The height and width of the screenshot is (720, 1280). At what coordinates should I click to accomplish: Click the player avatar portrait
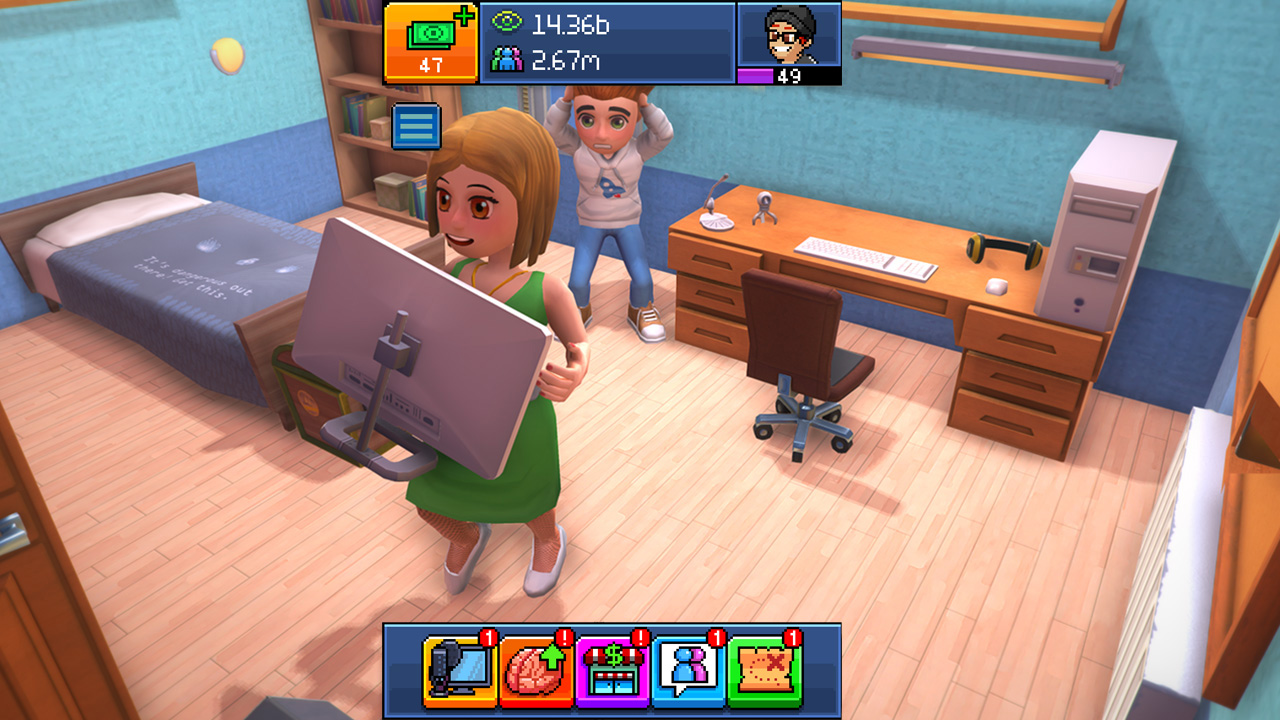789,36
